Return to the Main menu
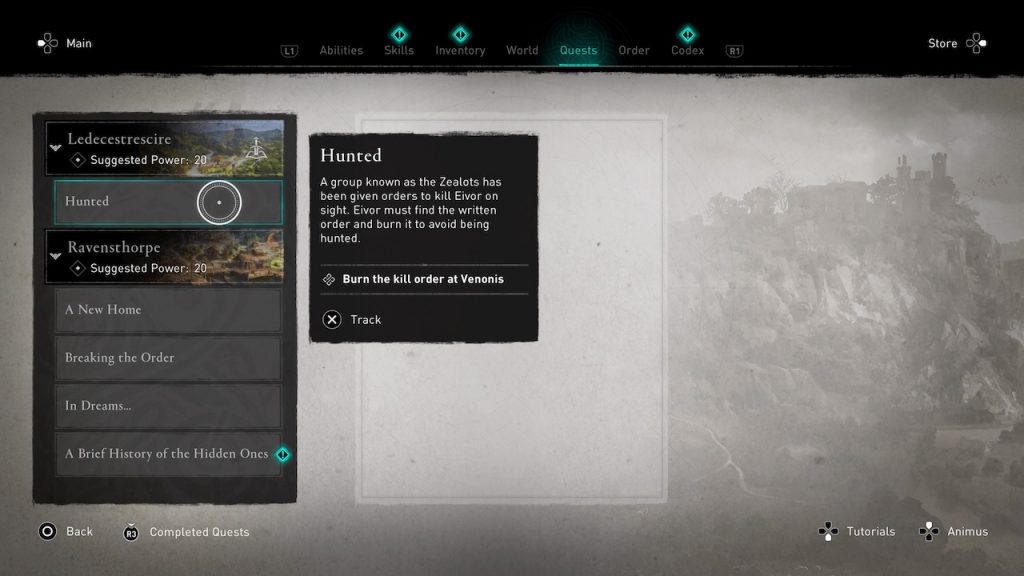The width and height of the screenshot is (1024, 576). pyautogui.click(x=64, y=43)
